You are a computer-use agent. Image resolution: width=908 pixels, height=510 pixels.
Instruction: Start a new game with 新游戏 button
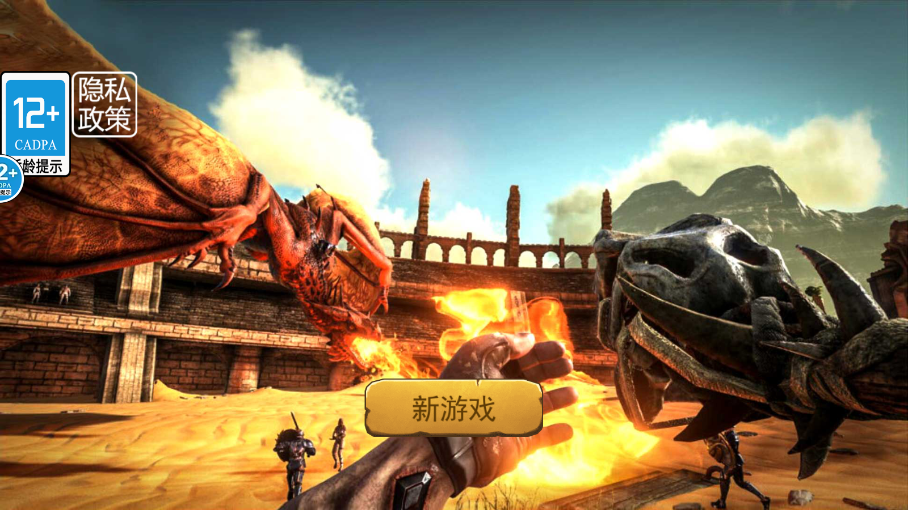[x=453, y=408]
